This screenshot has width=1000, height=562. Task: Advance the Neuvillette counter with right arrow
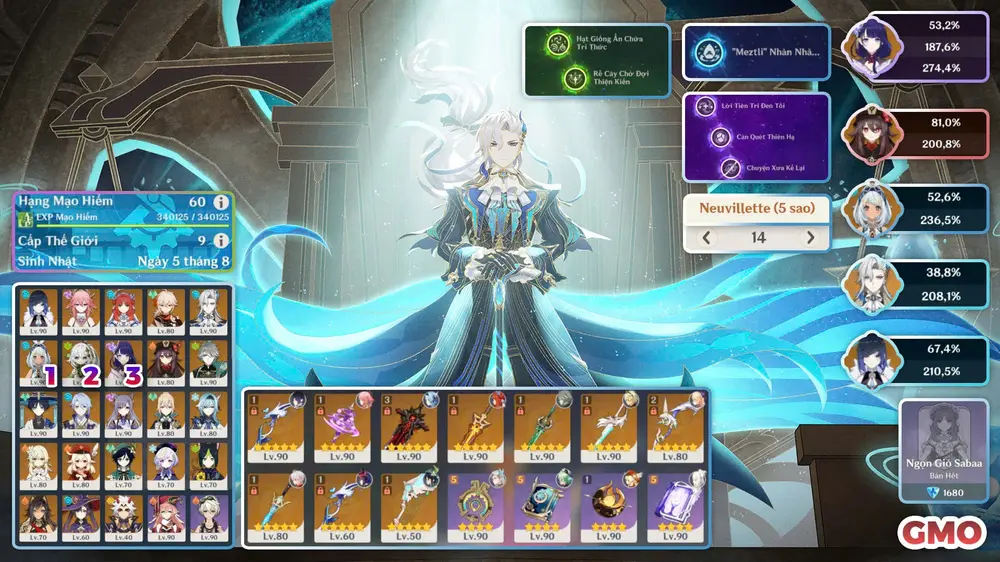tap(810, 238)
